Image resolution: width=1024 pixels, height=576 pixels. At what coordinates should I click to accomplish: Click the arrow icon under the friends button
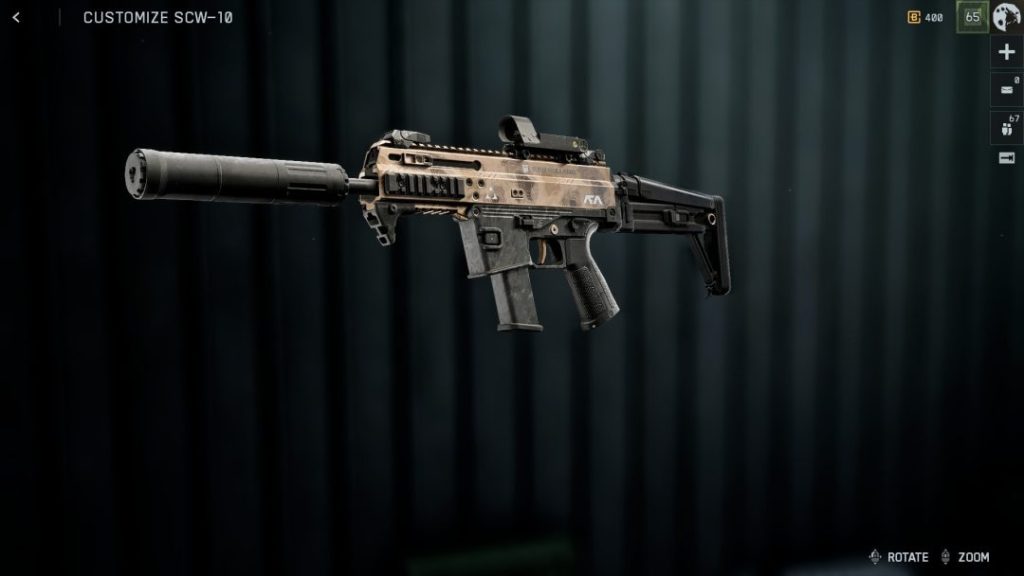click(x=1006, y=158)
